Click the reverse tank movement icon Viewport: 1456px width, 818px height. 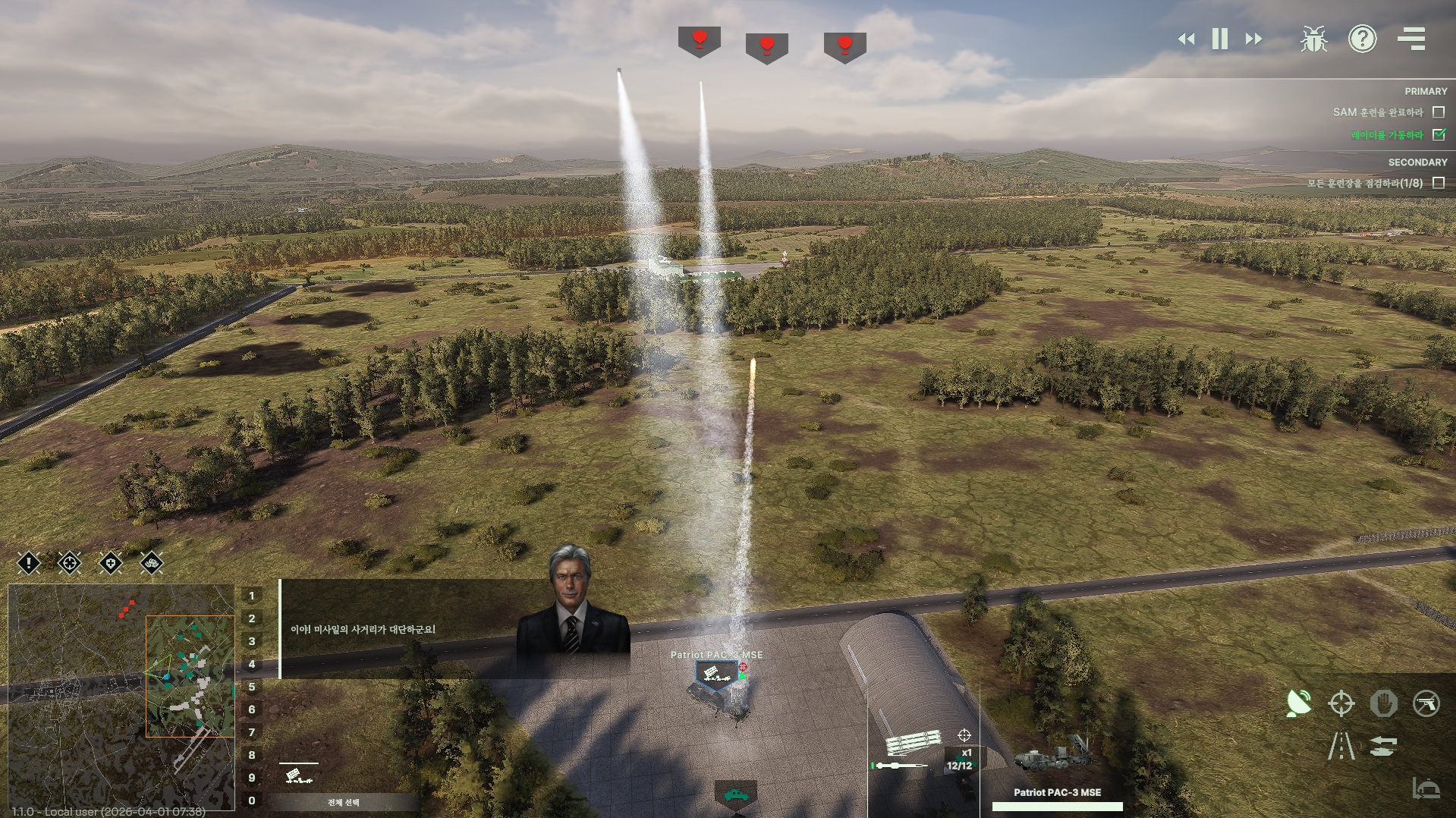(1383, 746)
